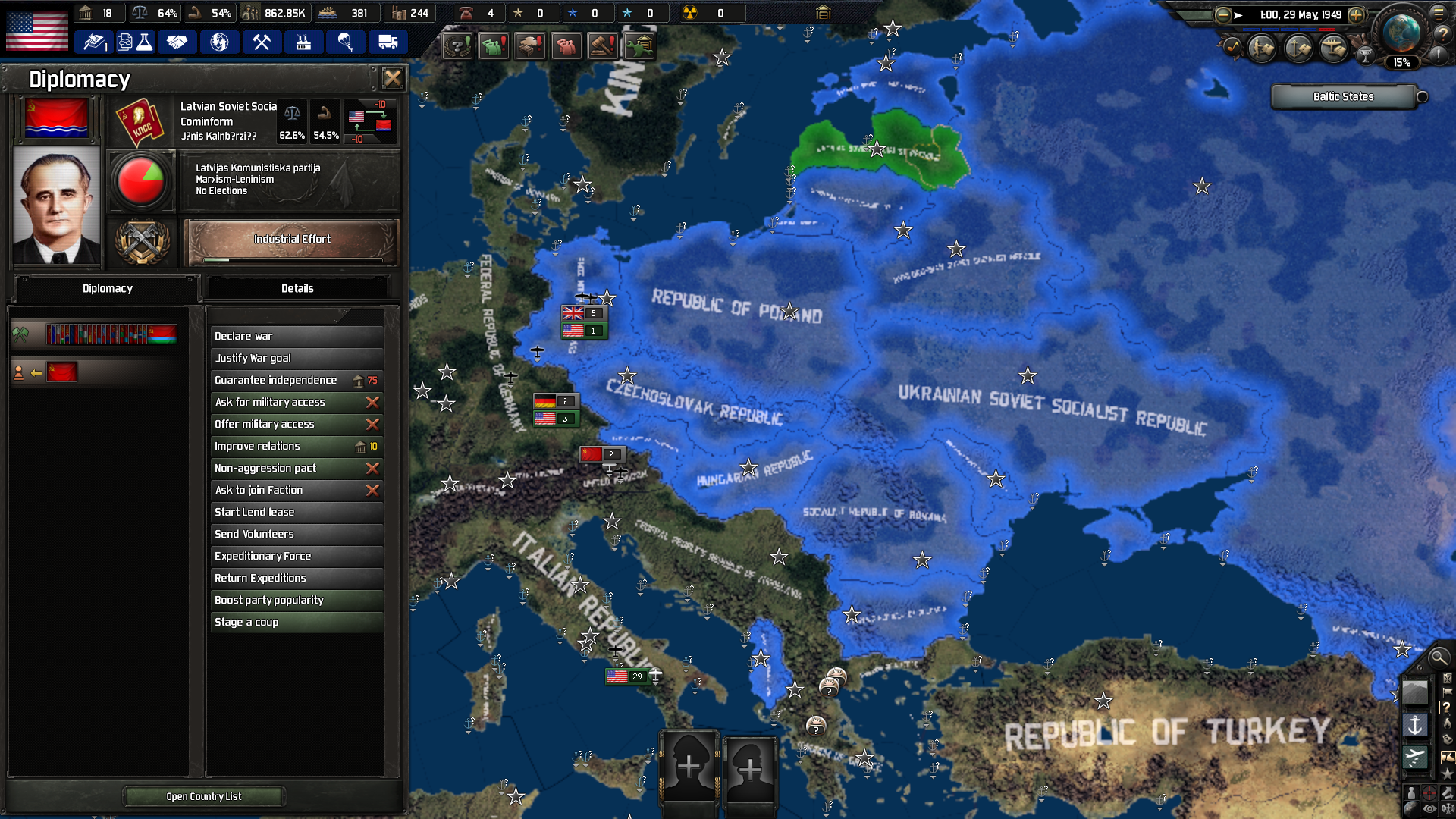
Task: Click the green manpower alert icon
Action: point(494,45)
